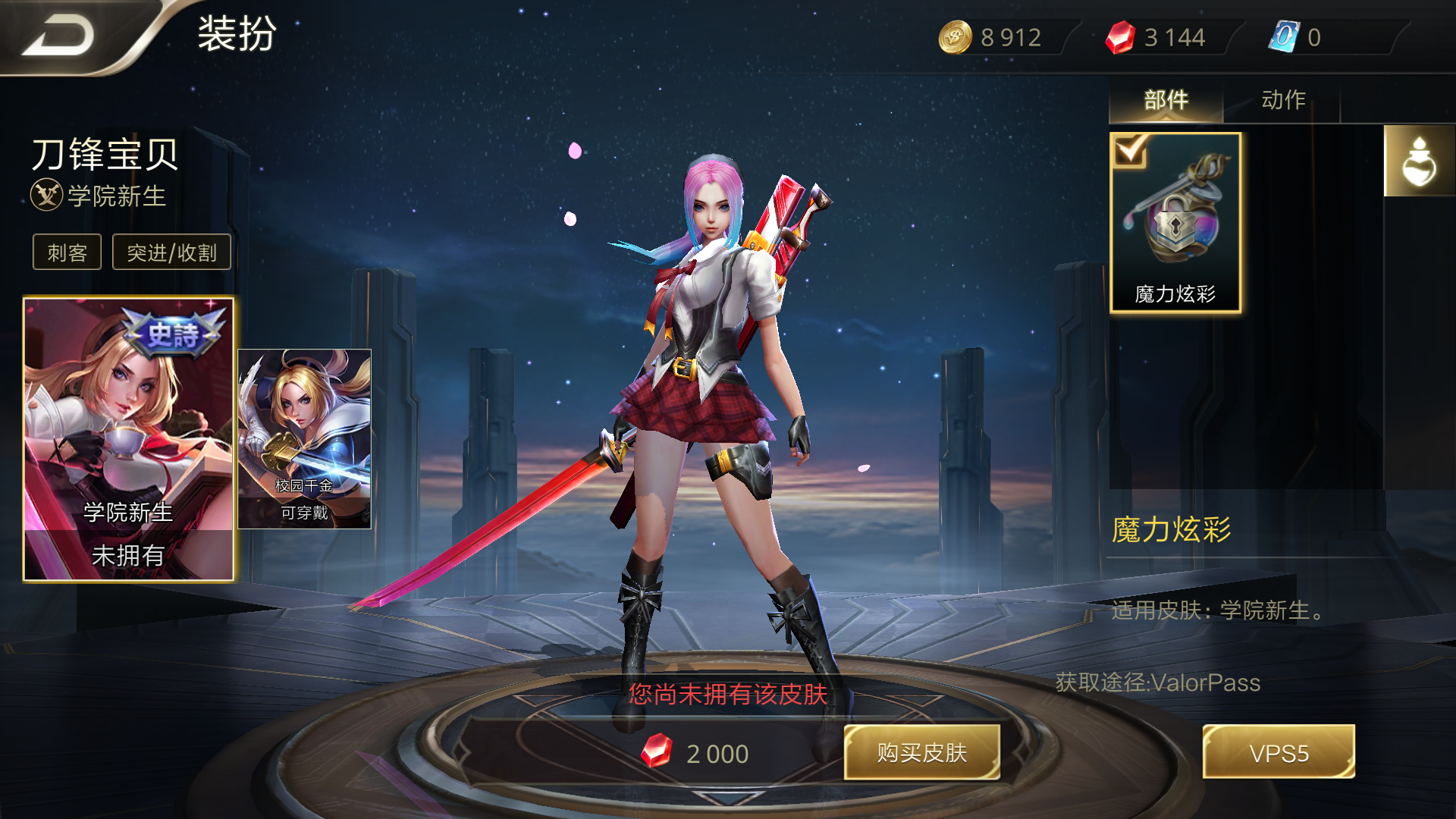Viewport: 1456px width, 819px height.
Task: Click the 学院新生 未拥有 skin card
Action: click(129, 440)
